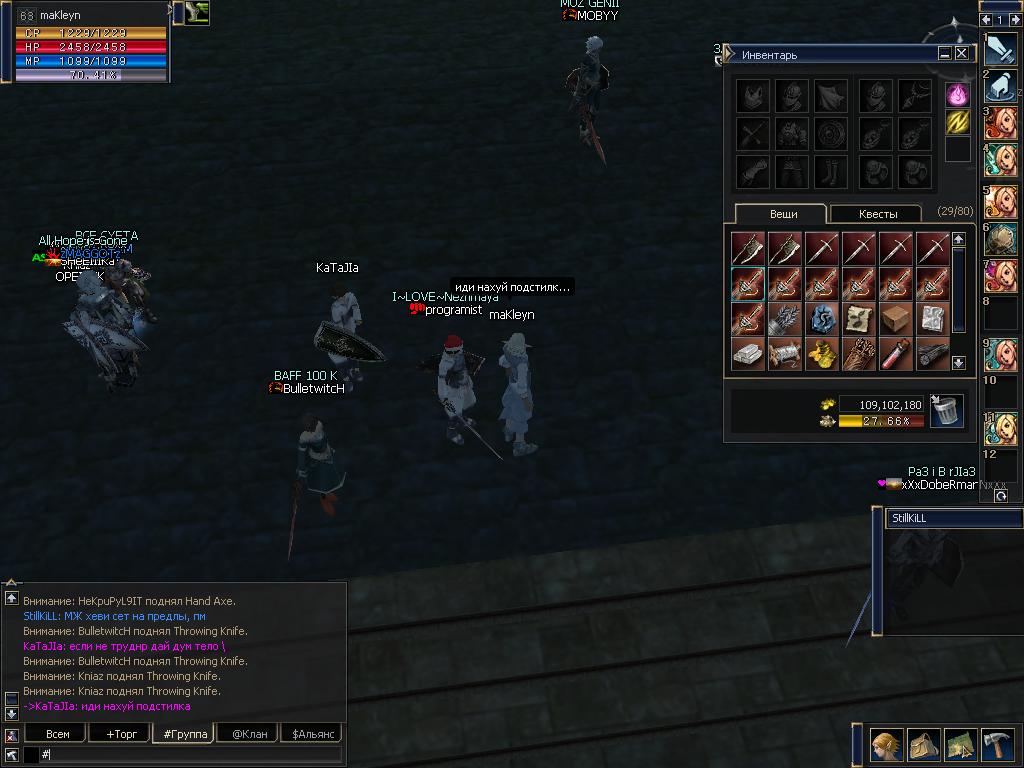Select the Вещи inventory tab
The image size is (1024, 768).
pyautogui.click(x=783, y=213)
